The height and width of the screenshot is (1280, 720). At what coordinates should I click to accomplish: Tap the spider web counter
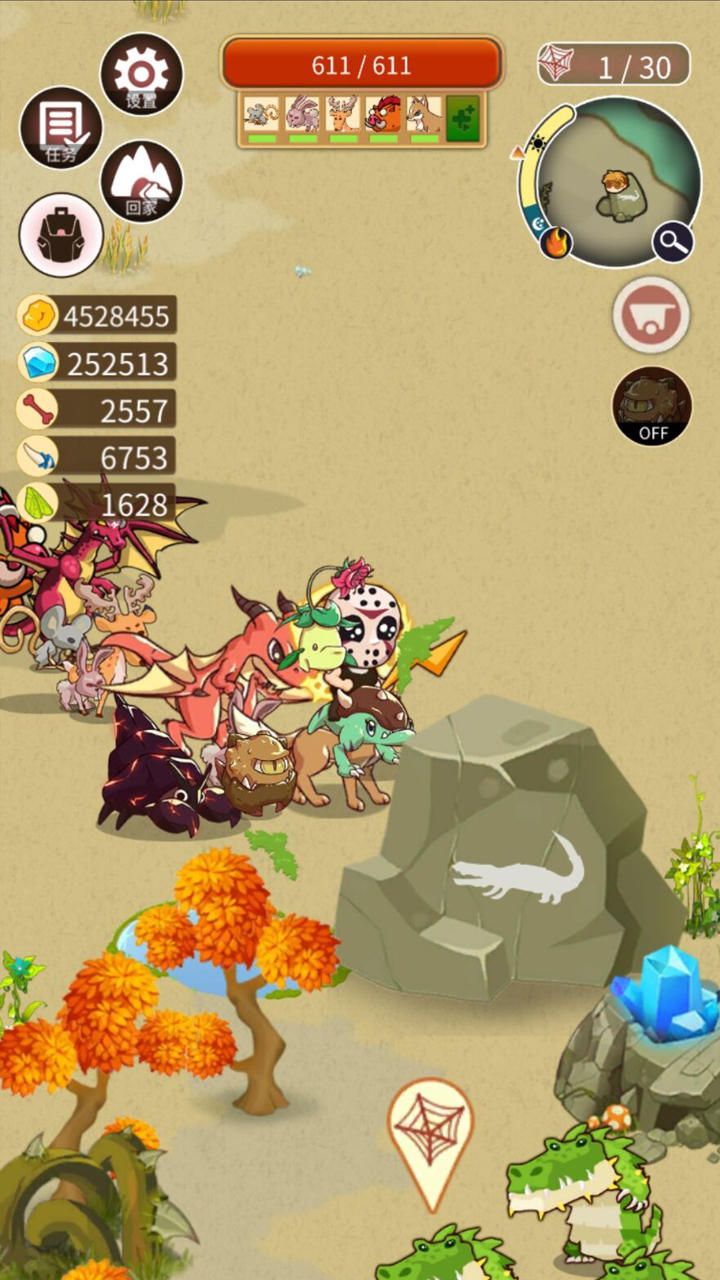pyautogui.click(x=613, y=66)
